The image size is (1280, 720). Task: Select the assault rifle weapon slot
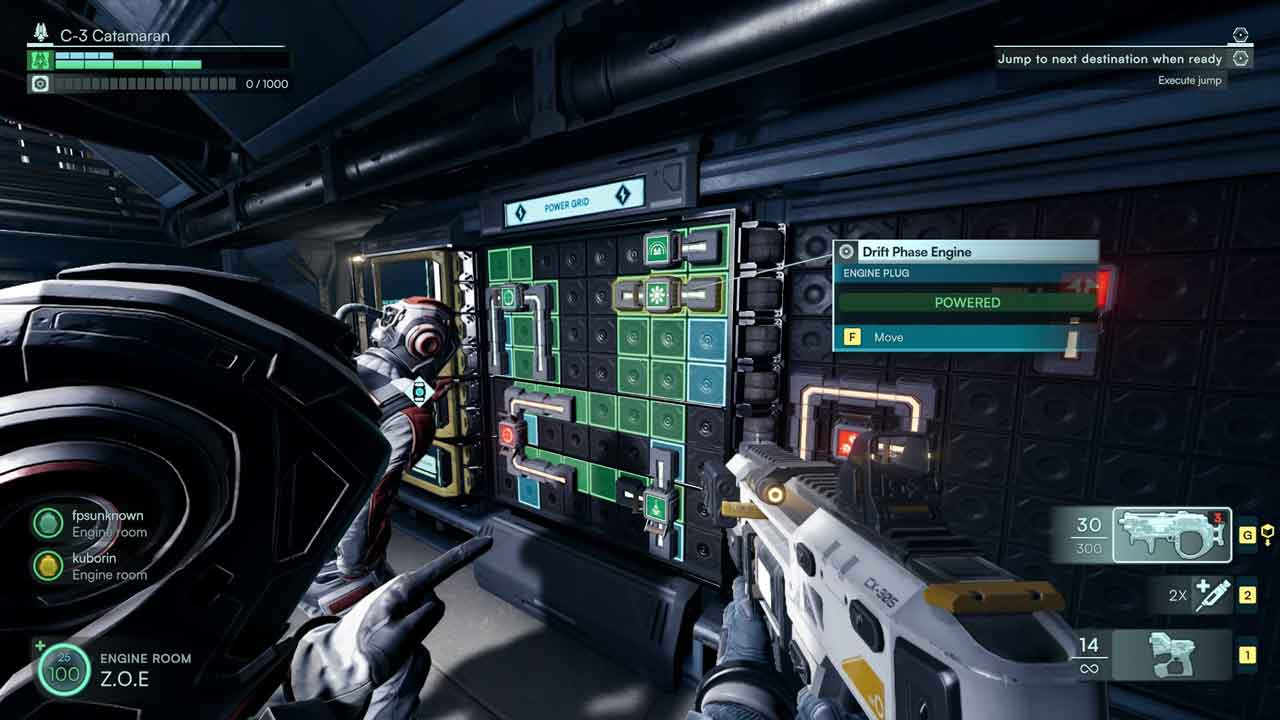(x=1172, y=535)
